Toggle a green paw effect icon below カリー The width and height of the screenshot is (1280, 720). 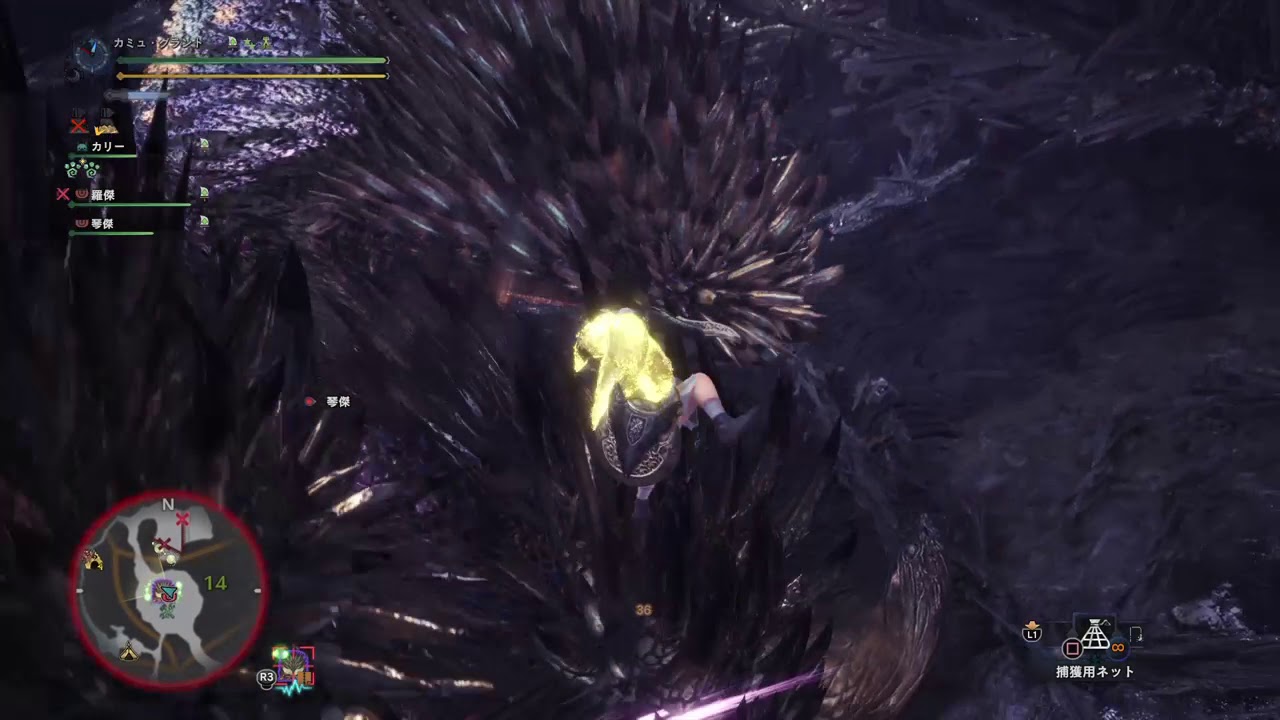point(72,170)
